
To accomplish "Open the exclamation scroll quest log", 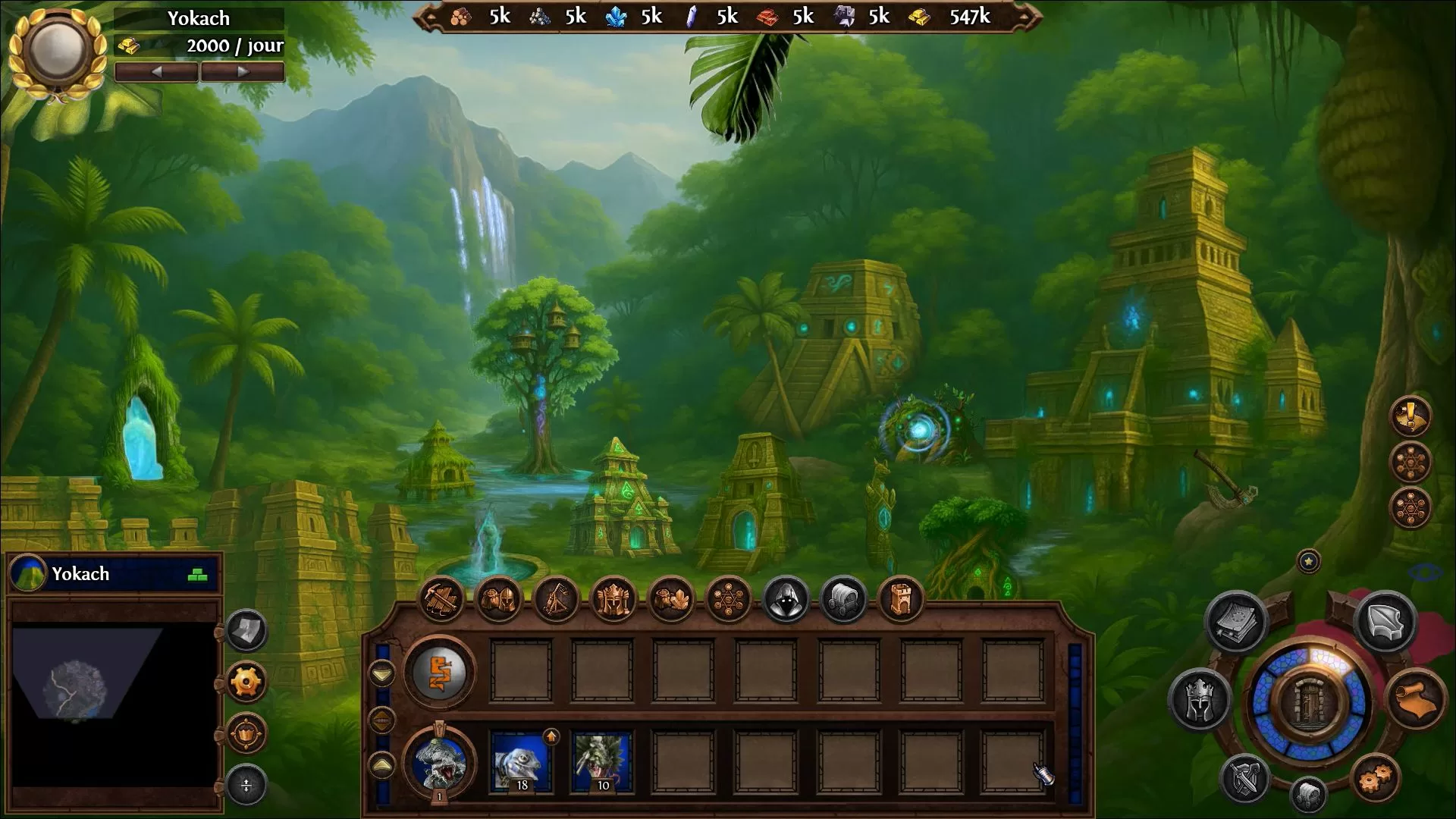I will coord(1410,416).
